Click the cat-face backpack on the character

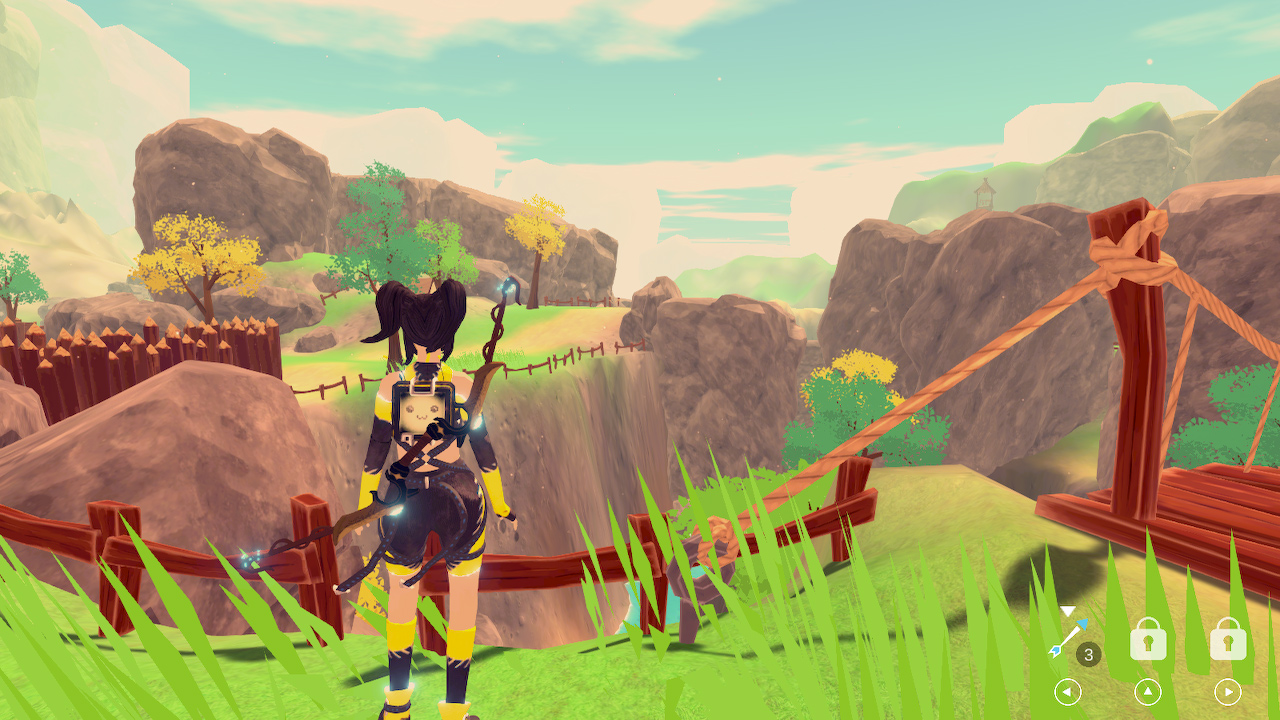424,410
